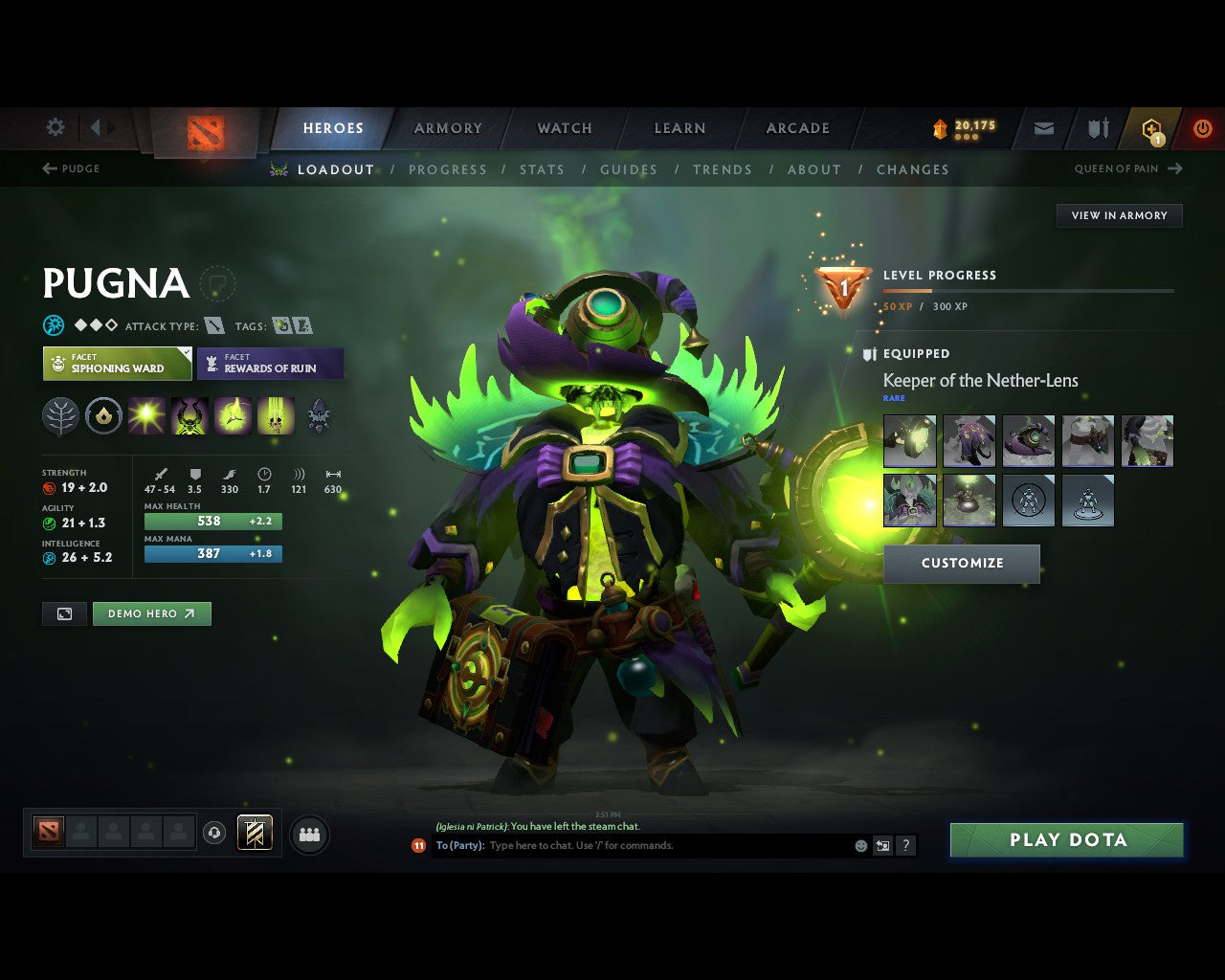Open Pugna's talent tree icon
The height and width of the screenshot is (980, 1225).
pyautogui.click(x=60, y=414)
